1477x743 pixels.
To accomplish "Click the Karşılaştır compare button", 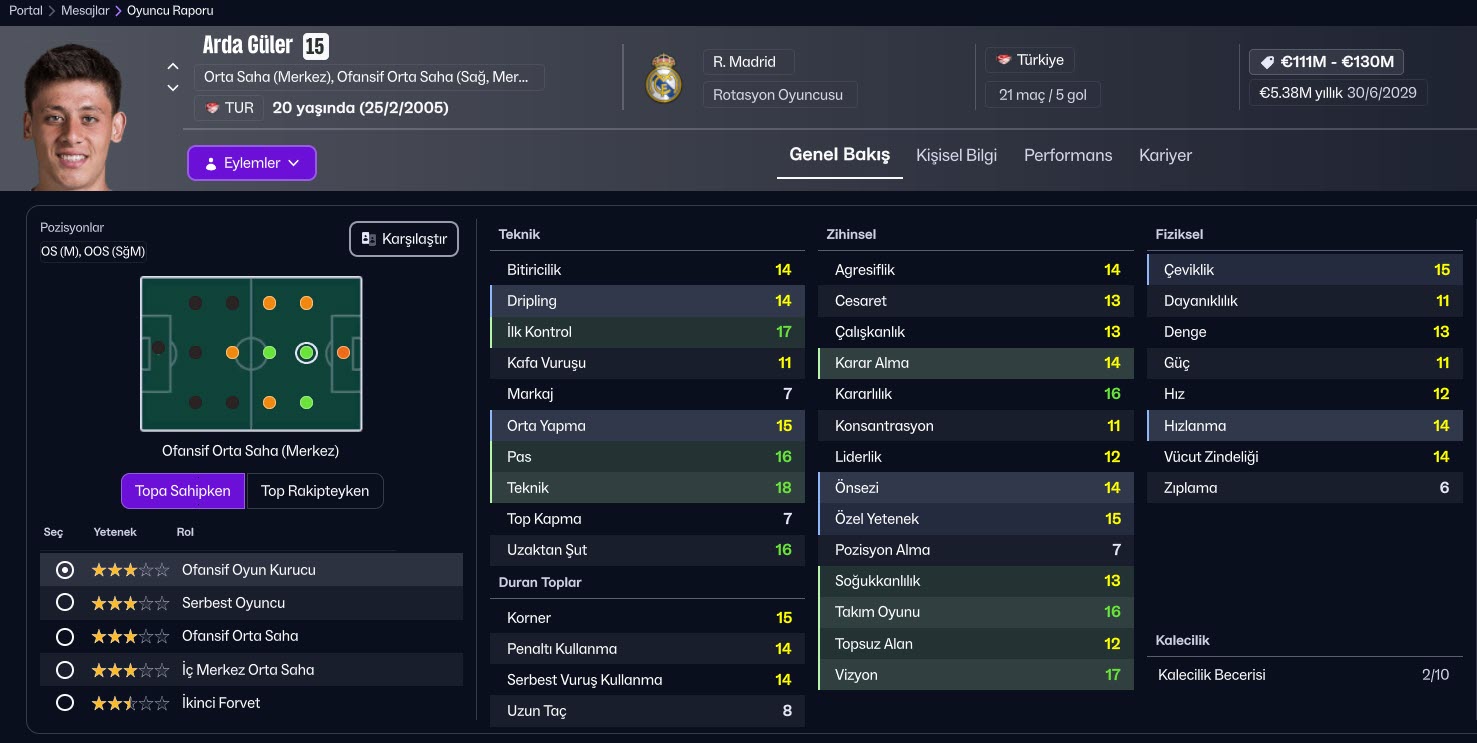I will tap(404, 239).
